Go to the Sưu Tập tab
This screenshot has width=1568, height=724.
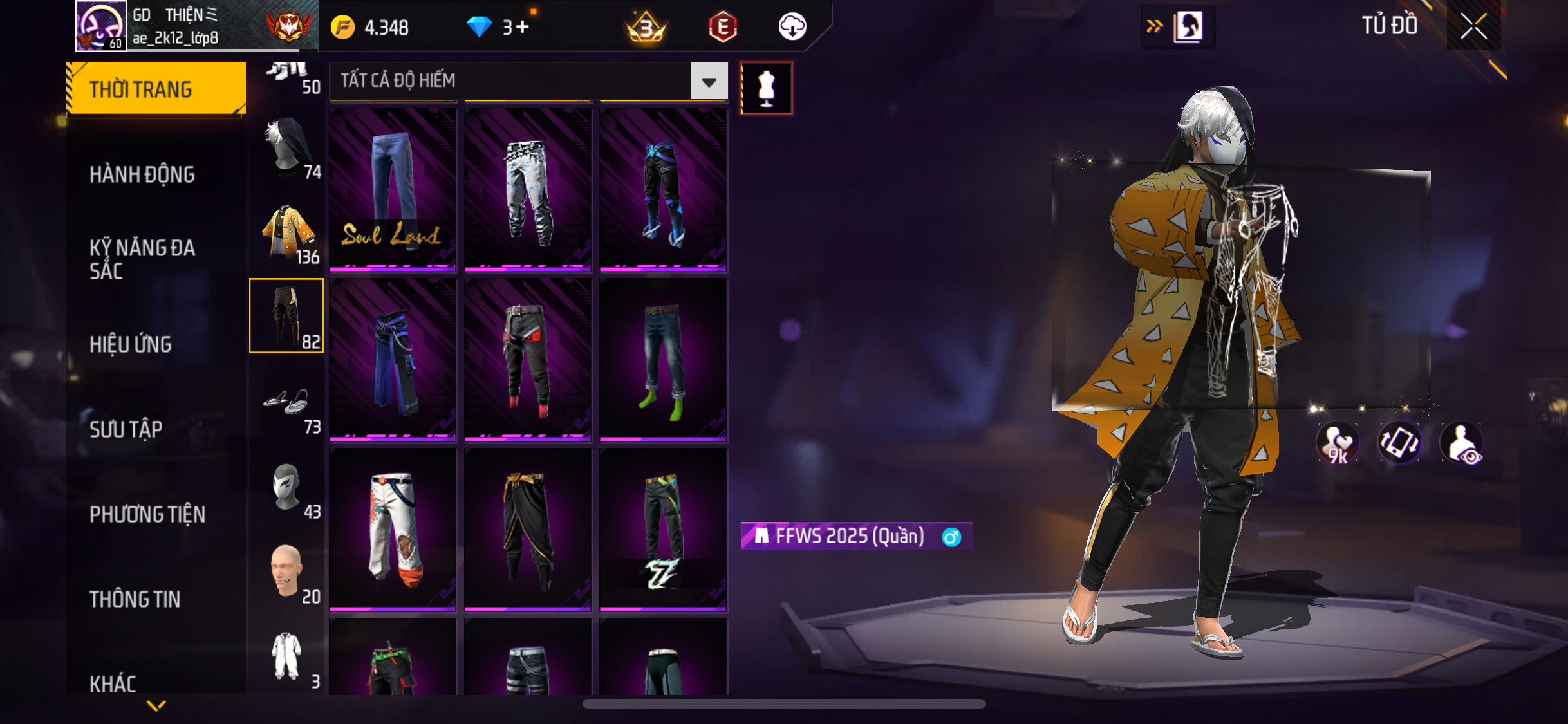126,429
